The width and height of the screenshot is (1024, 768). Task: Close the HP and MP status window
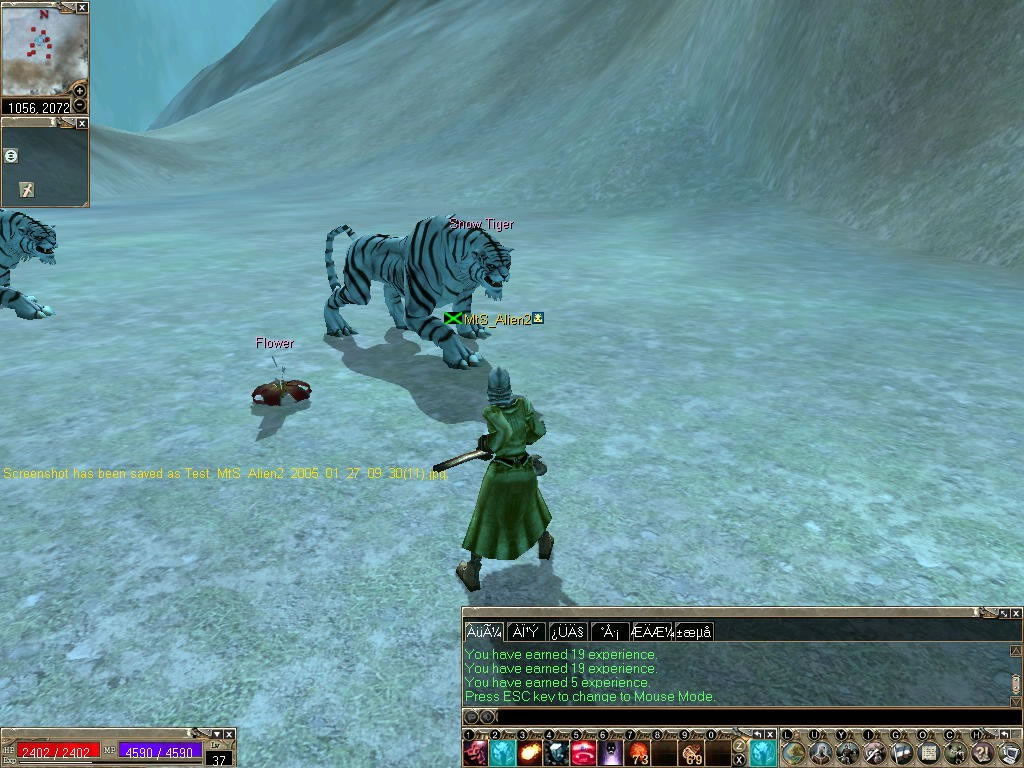[x=230, y=735]
